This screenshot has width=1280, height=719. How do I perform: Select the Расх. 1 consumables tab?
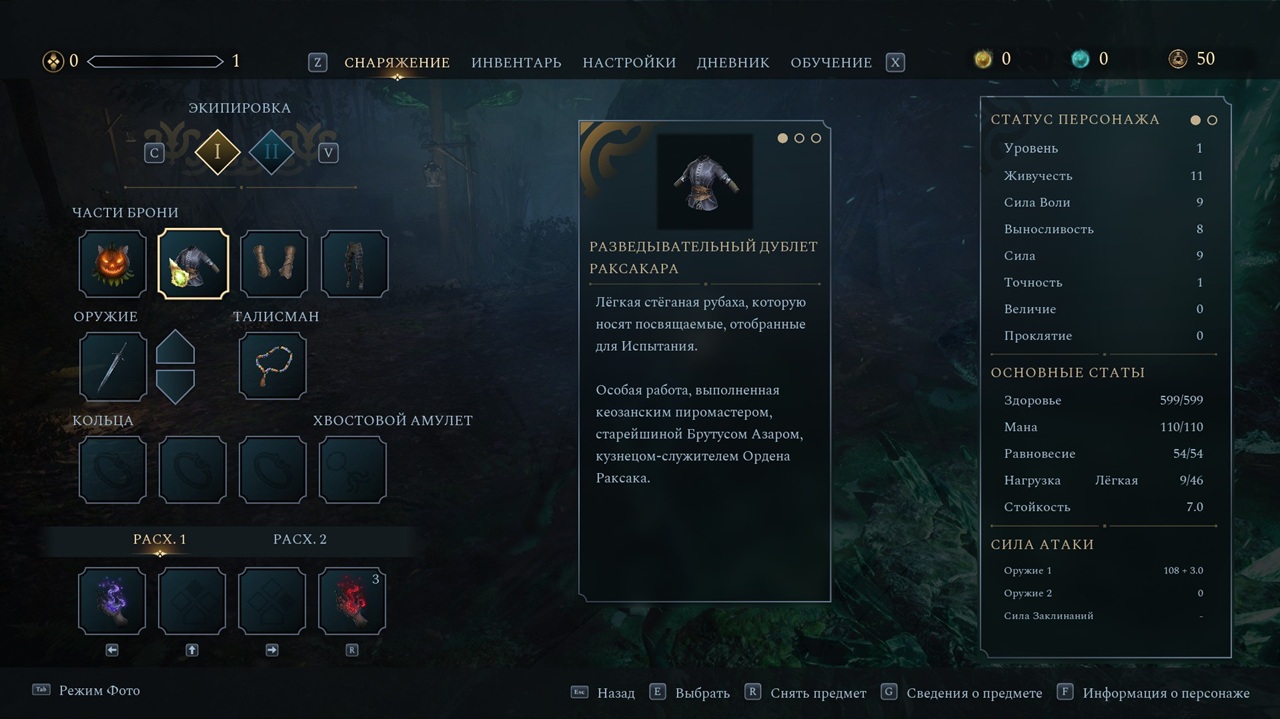click(160, 539)
